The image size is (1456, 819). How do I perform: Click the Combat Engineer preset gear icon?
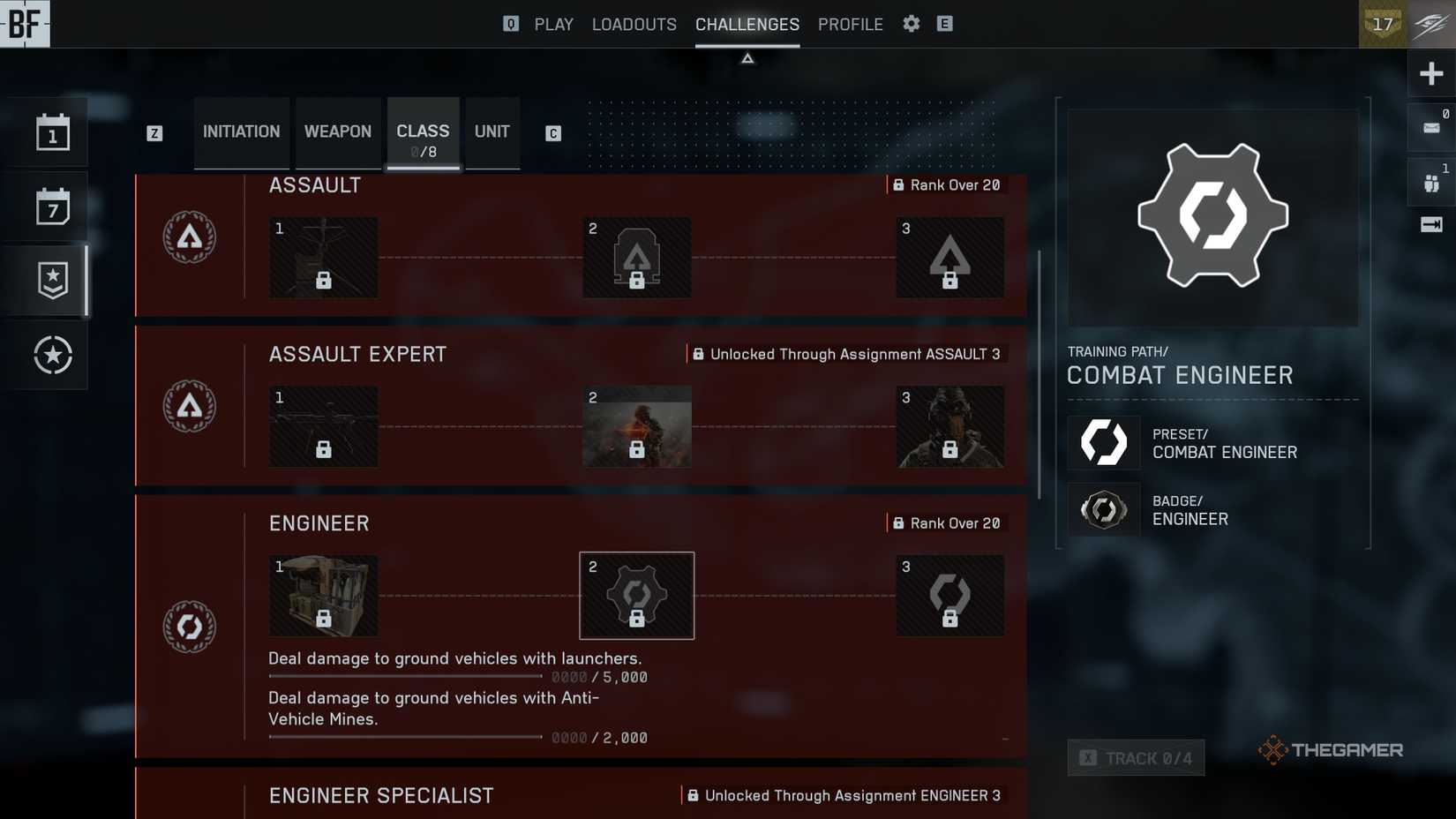(x=1104, y=442)
